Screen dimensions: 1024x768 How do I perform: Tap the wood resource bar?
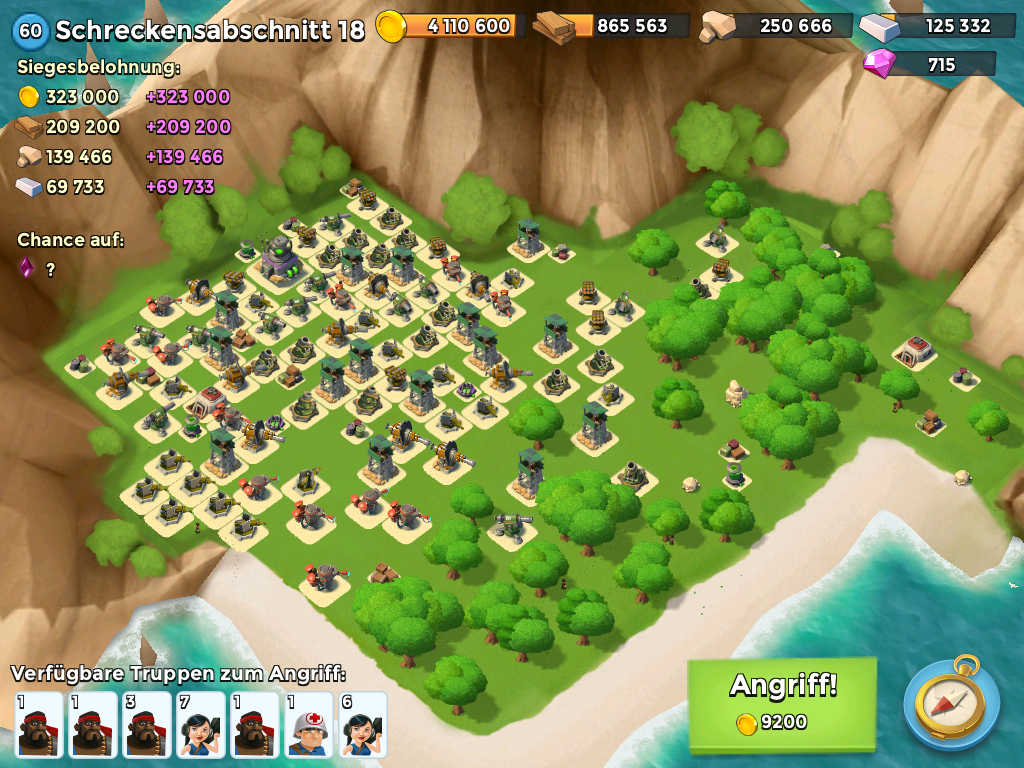[x=612, y=26]
